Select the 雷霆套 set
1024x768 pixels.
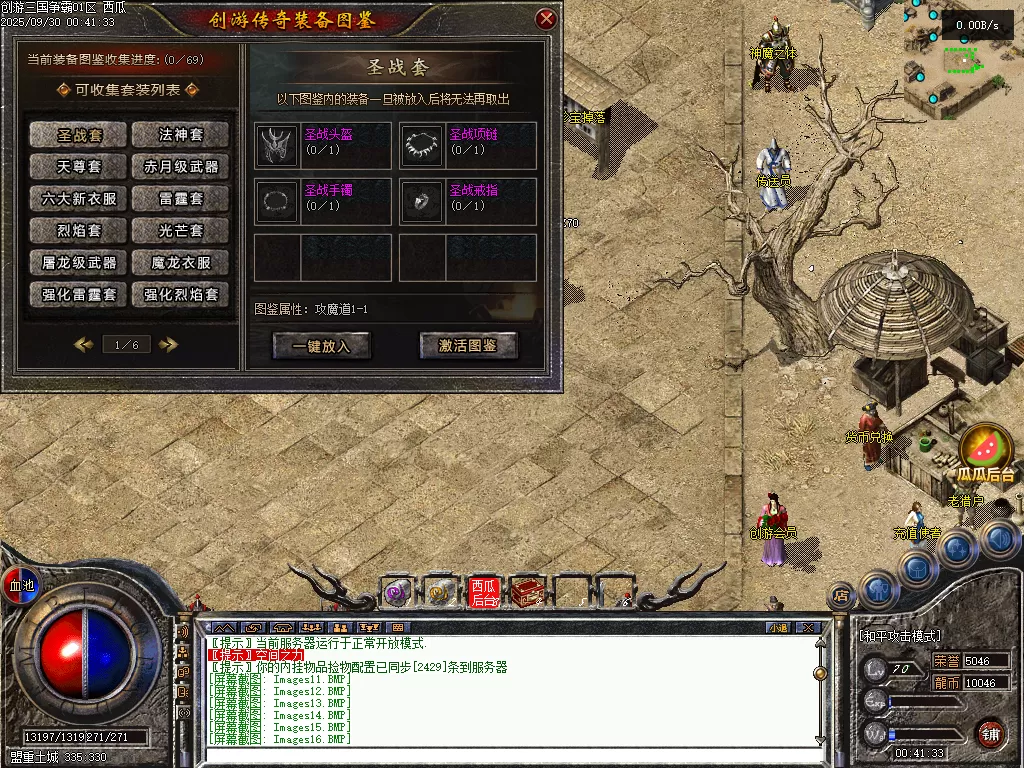(x=180, y=198)
